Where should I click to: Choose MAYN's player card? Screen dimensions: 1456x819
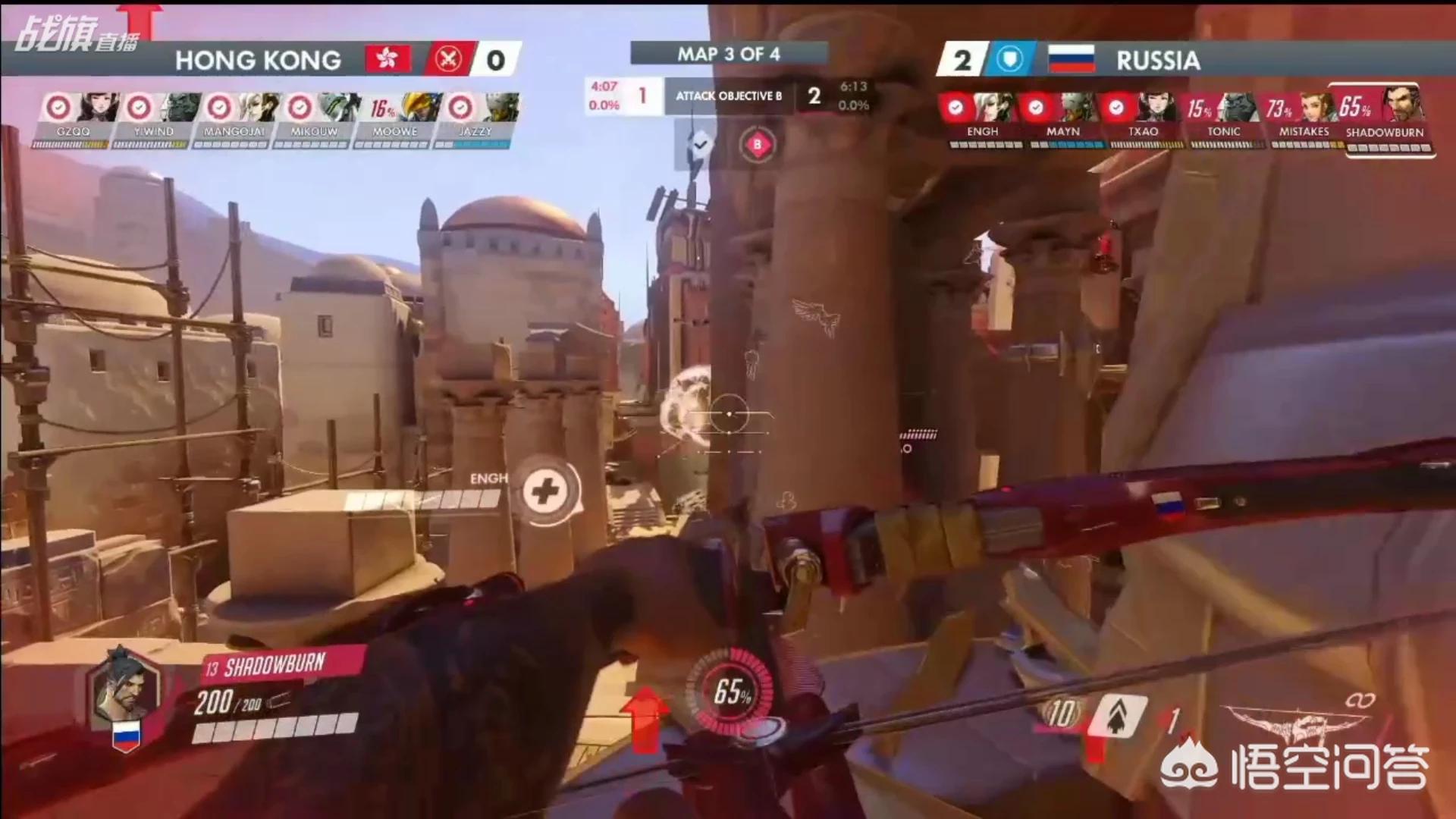(1062, 118)
